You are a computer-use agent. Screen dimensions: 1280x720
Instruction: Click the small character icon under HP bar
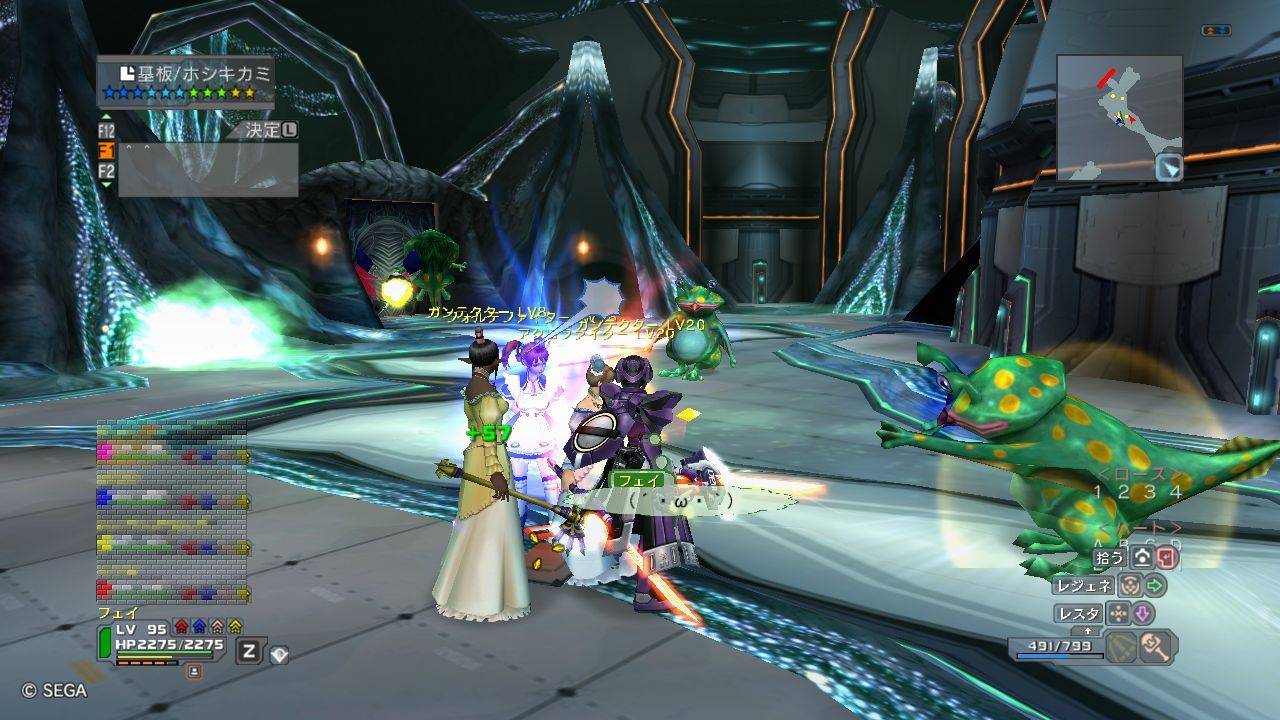(x=194, y=671)
